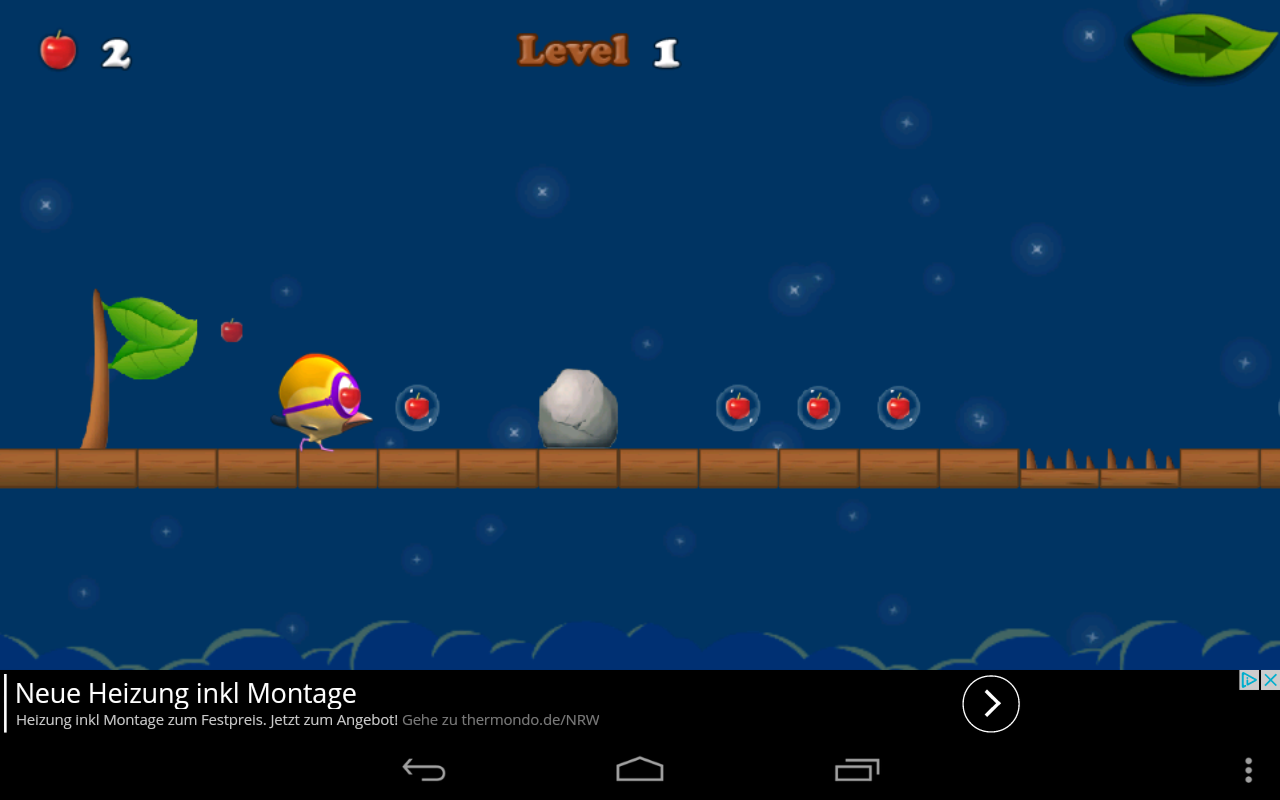Tap the grey rock obstacle
Viewport: 1280px width, 800px height.
pos(578,408)
